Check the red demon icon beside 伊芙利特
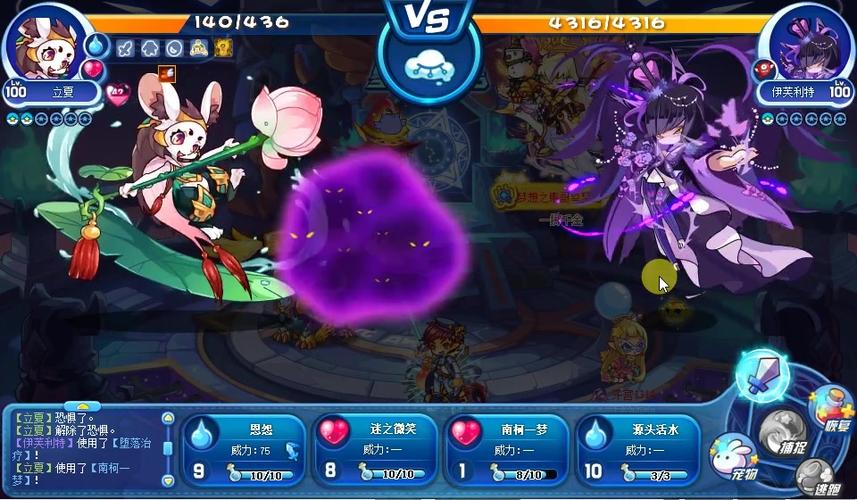This screenshot has height=500, width=857. (768, 69)
